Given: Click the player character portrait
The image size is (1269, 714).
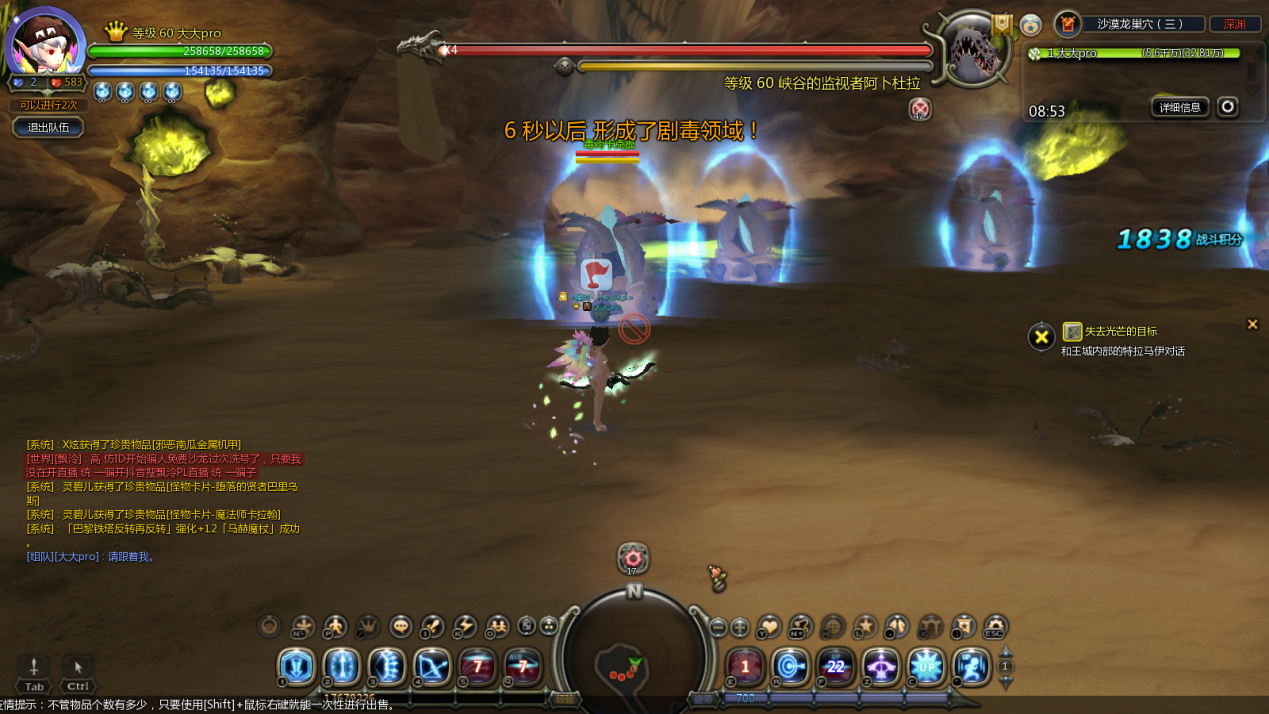Looking at the screenshot, I should (44, 44).
